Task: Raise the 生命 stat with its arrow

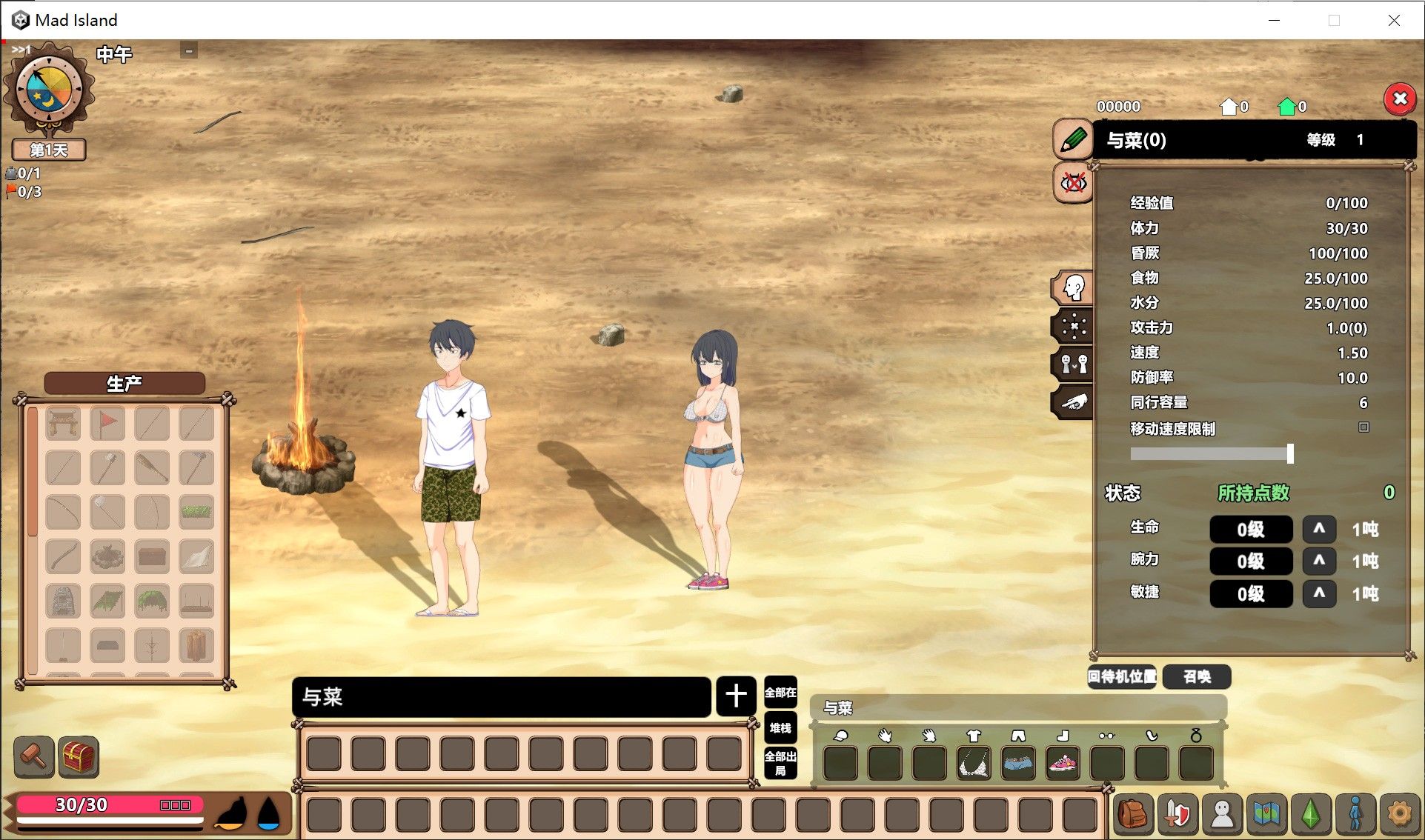Action: (x=1319, y=529)
